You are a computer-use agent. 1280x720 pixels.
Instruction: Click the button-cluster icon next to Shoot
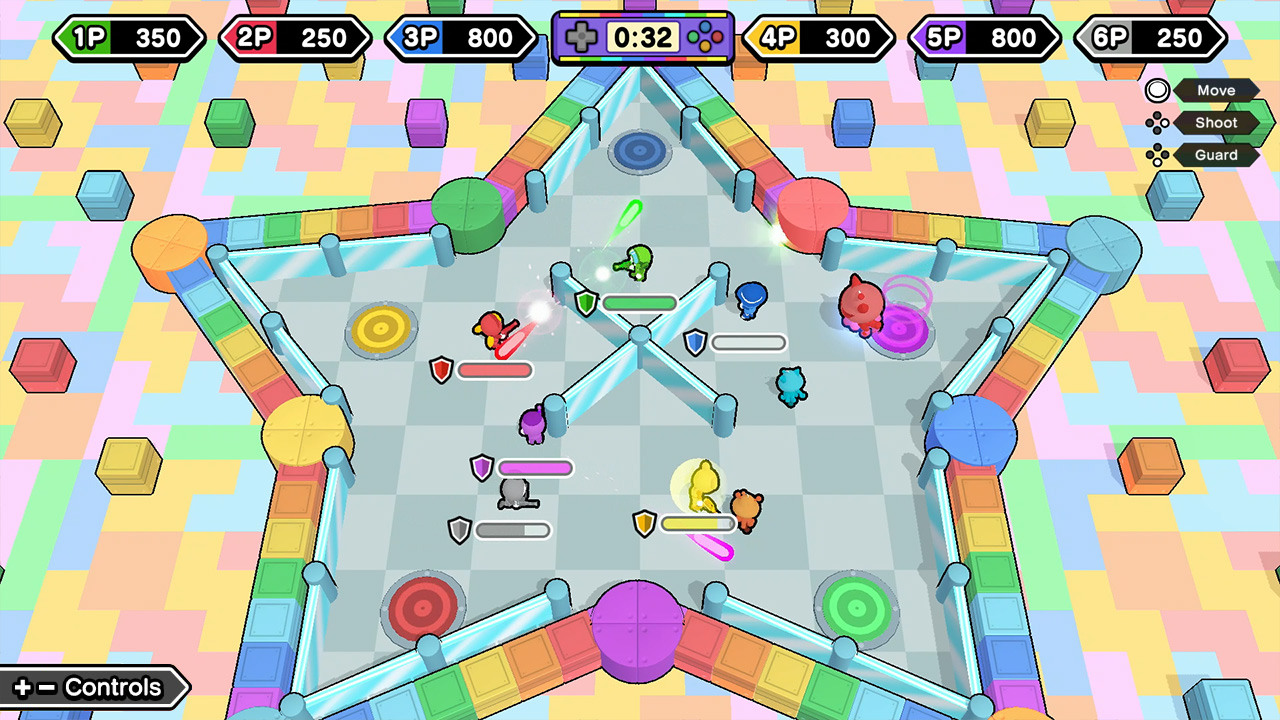[x=1158, y=122]
